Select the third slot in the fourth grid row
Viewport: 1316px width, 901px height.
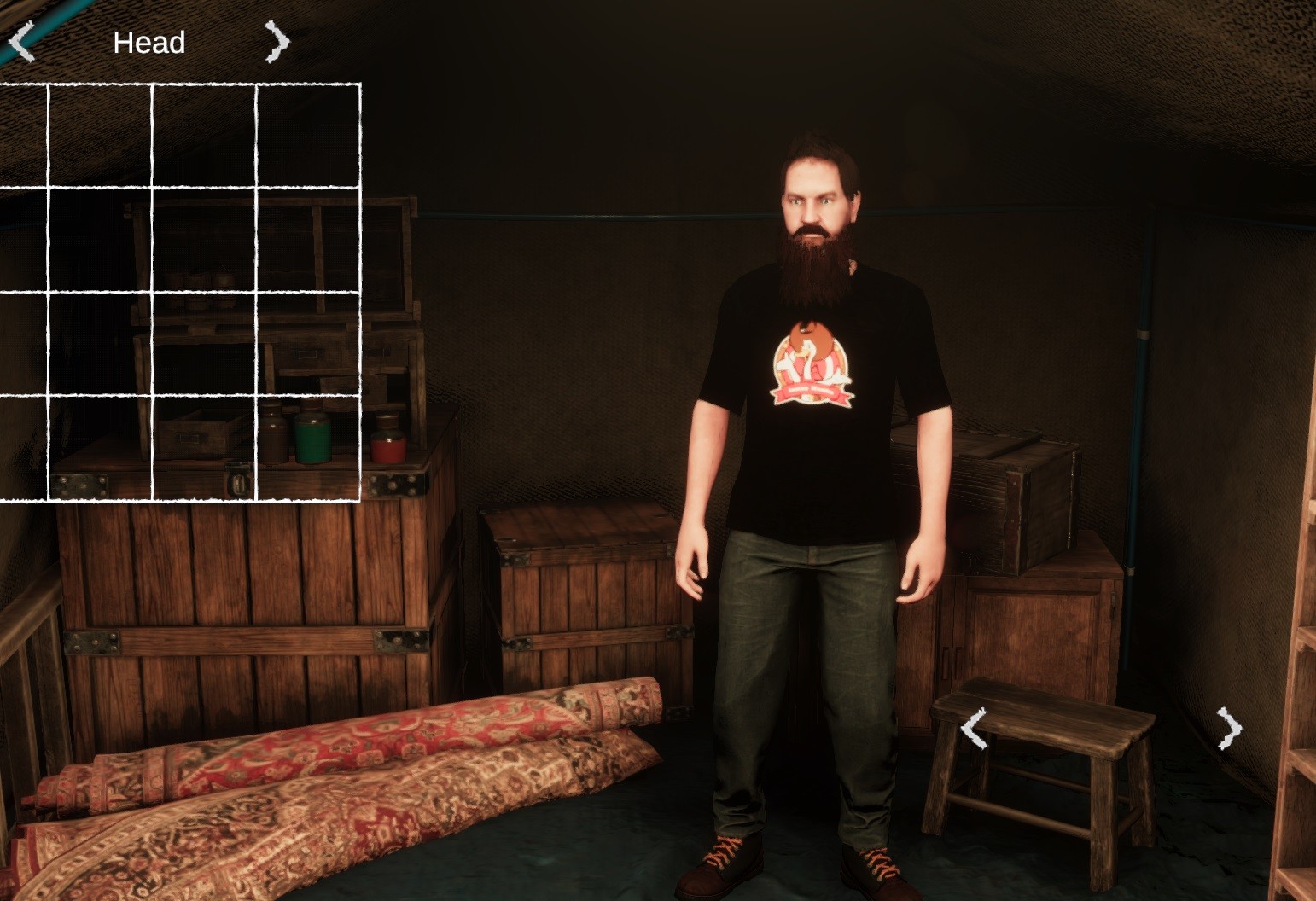[x=203, y=448]
